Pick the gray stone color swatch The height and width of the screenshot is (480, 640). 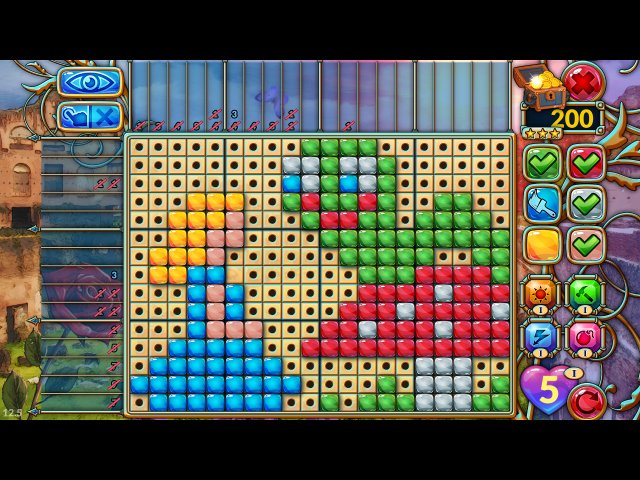(x=587, y=203)
